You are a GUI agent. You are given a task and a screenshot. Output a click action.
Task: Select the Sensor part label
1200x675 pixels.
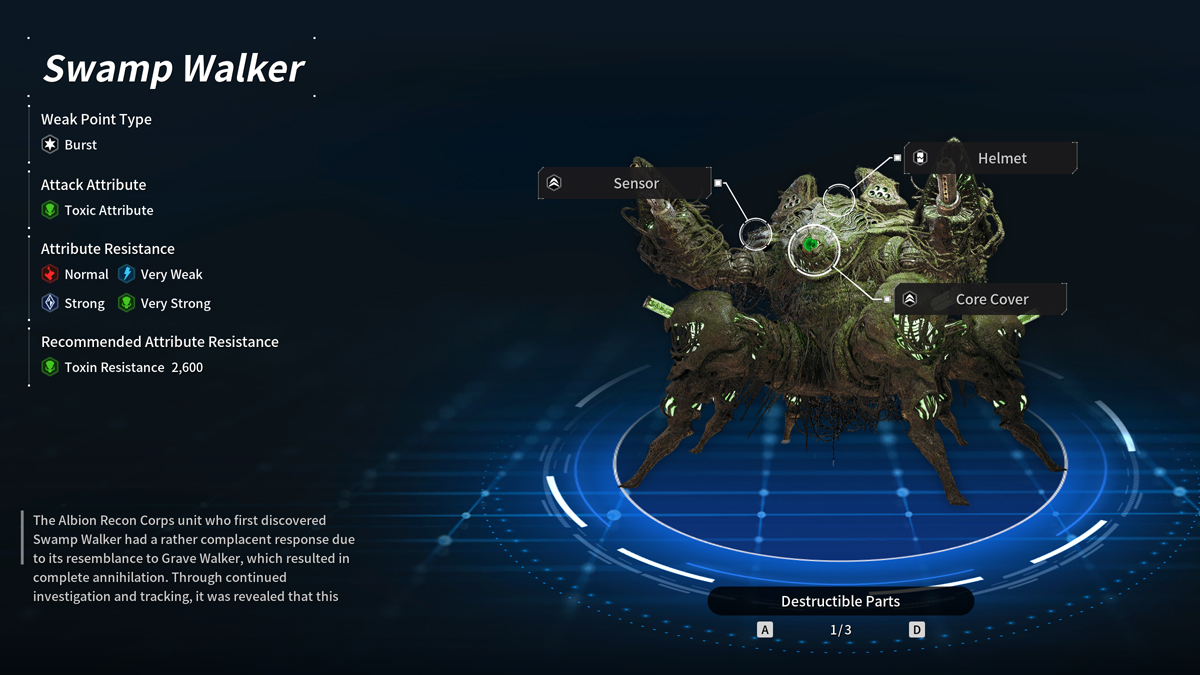coord(625,183)
